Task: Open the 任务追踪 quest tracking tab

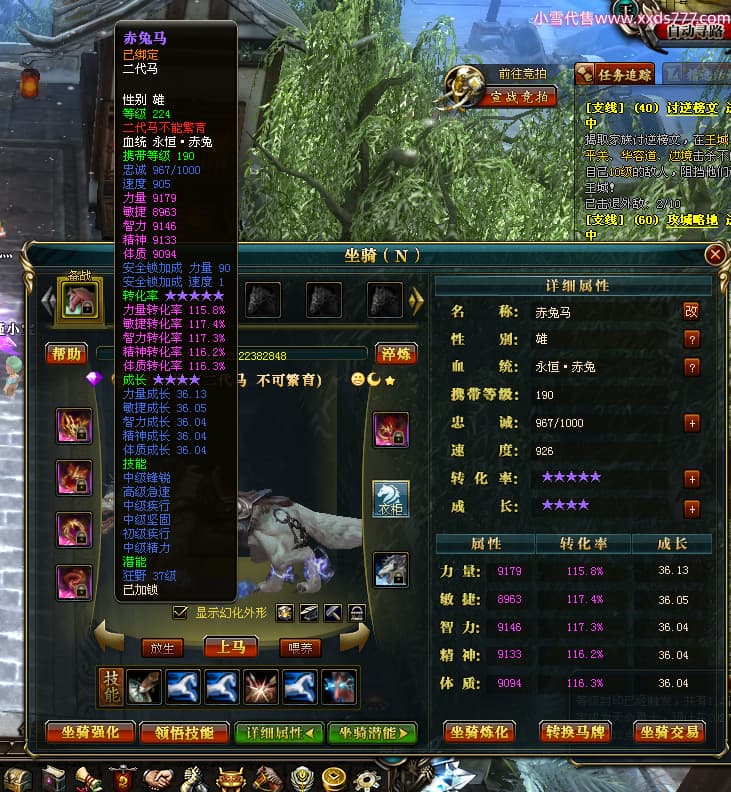Action: (615, 73)
